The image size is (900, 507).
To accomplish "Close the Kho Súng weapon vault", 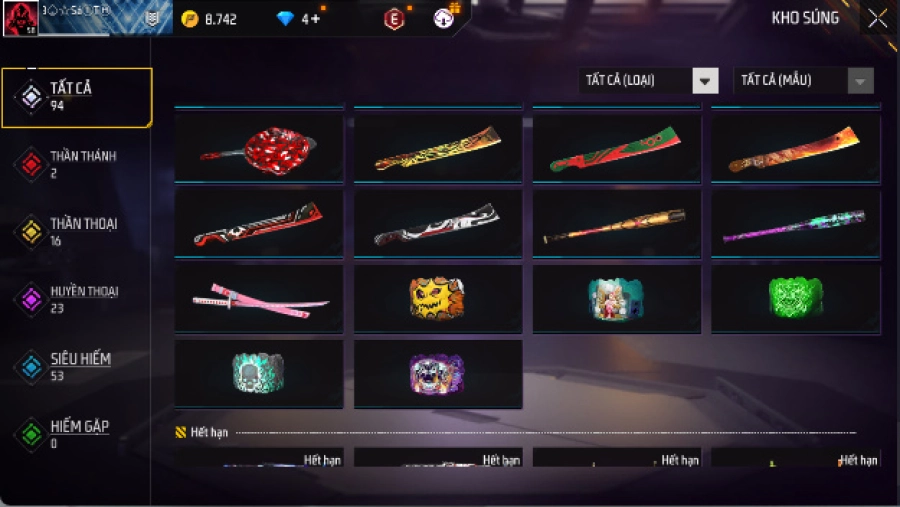I will pos(877,18).
